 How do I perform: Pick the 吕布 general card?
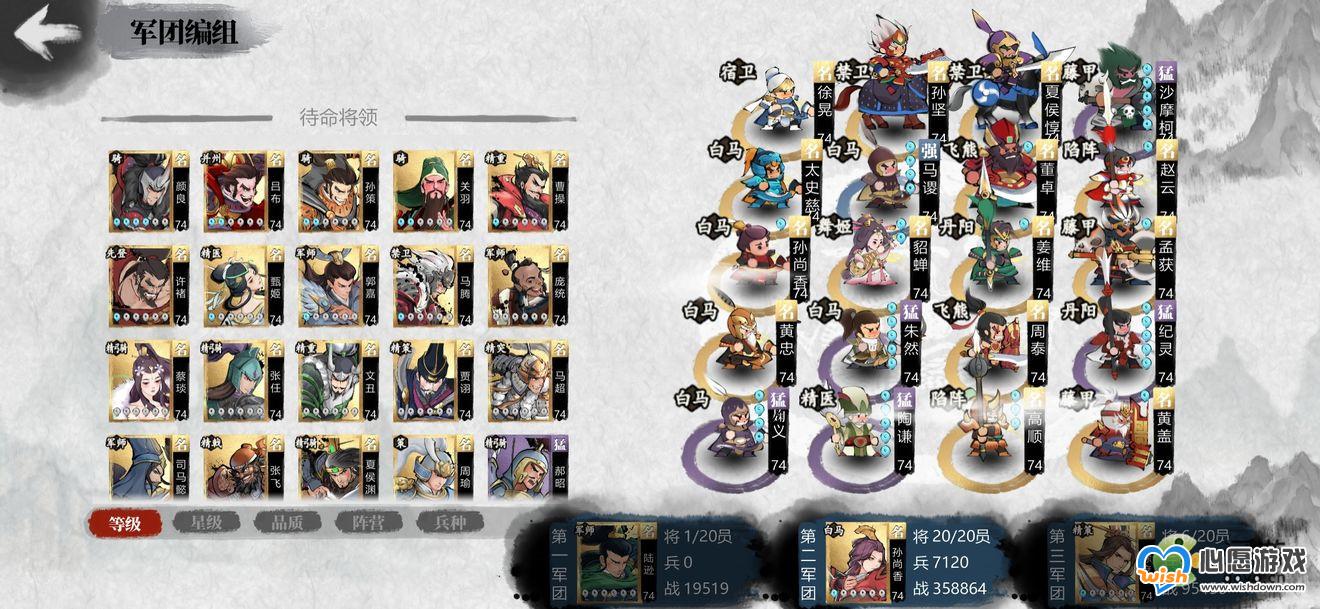(x=242, y=191)
